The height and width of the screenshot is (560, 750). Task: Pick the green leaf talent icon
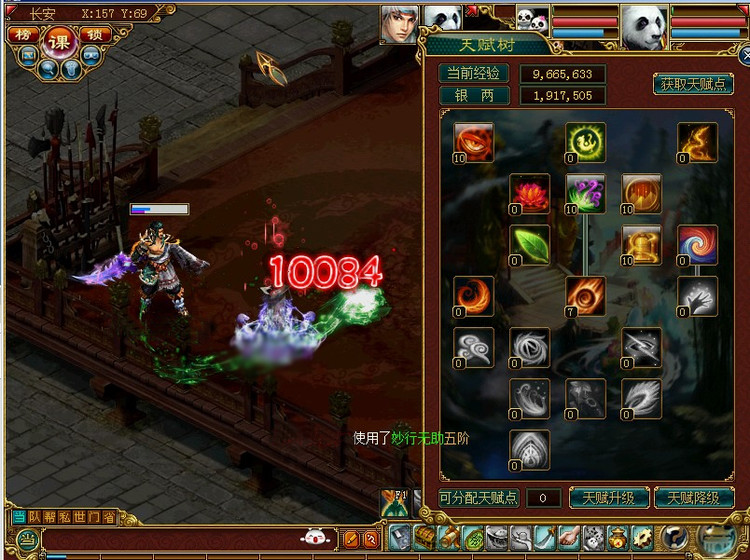(x=529, y=245)
